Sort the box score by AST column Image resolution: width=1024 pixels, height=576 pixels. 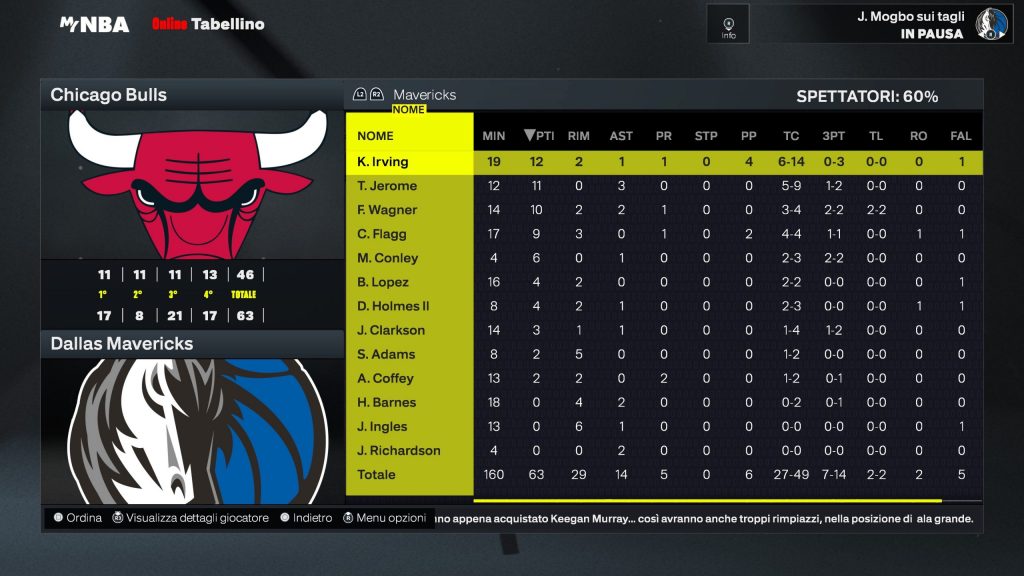coord(621,136)
